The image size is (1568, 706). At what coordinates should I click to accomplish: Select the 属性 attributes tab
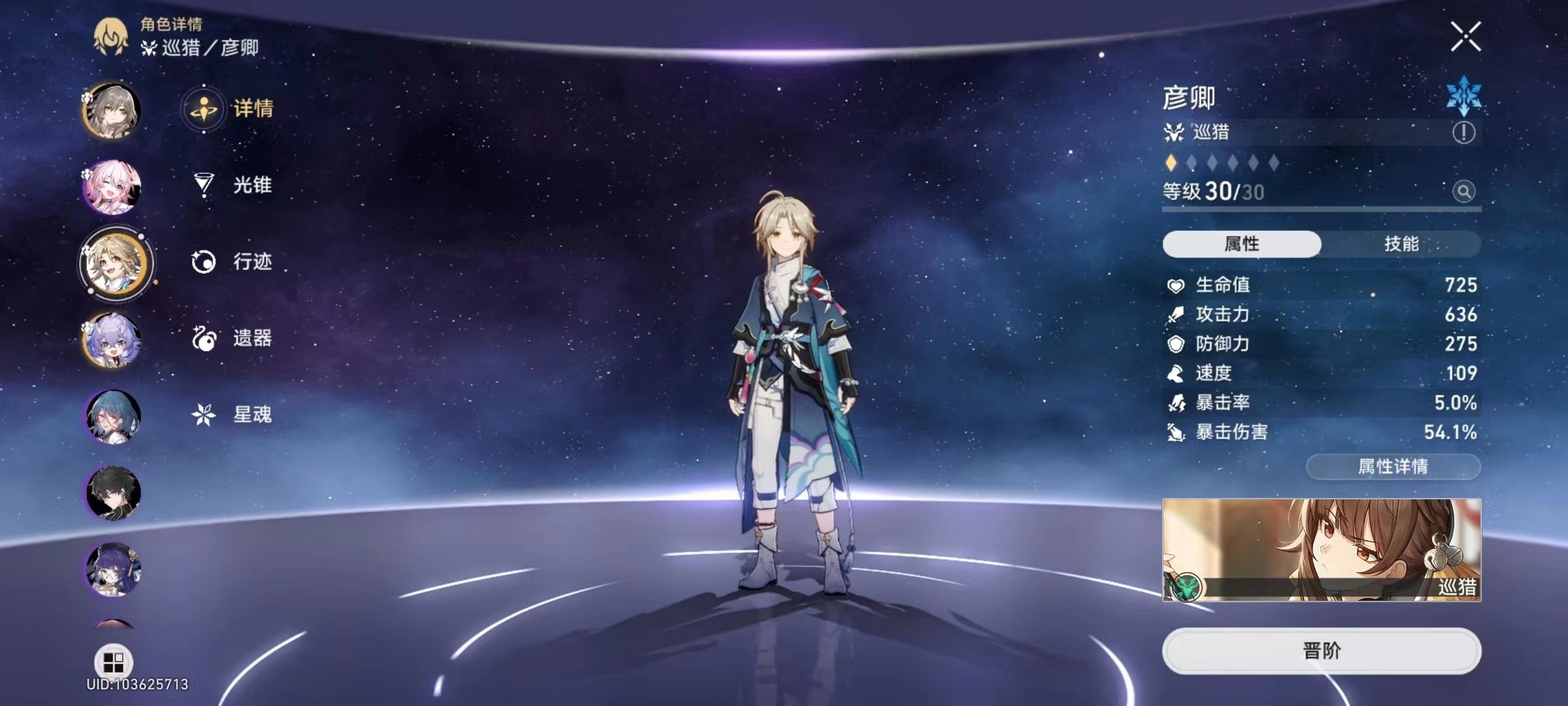click(x=1241, y=244)
